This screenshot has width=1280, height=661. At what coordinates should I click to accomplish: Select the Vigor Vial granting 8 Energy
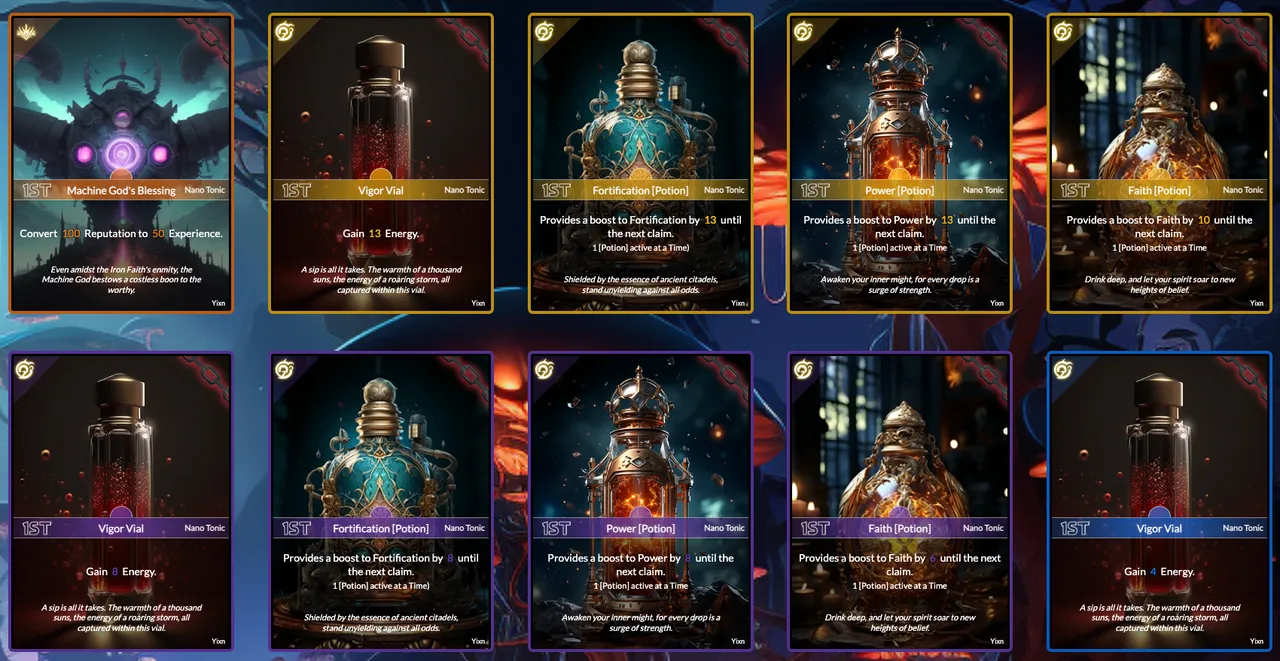click(121, 501)
